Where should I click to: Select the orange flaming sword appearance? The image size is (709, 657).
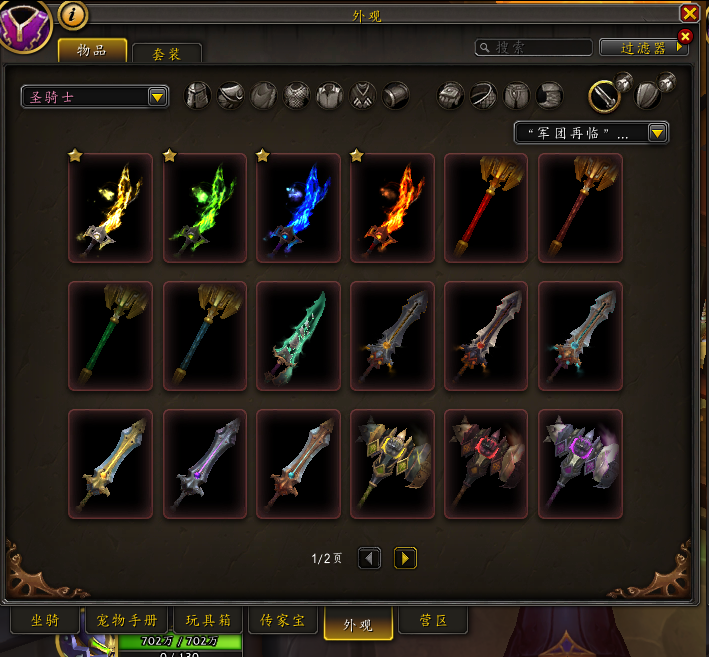(x=392, y=208)
